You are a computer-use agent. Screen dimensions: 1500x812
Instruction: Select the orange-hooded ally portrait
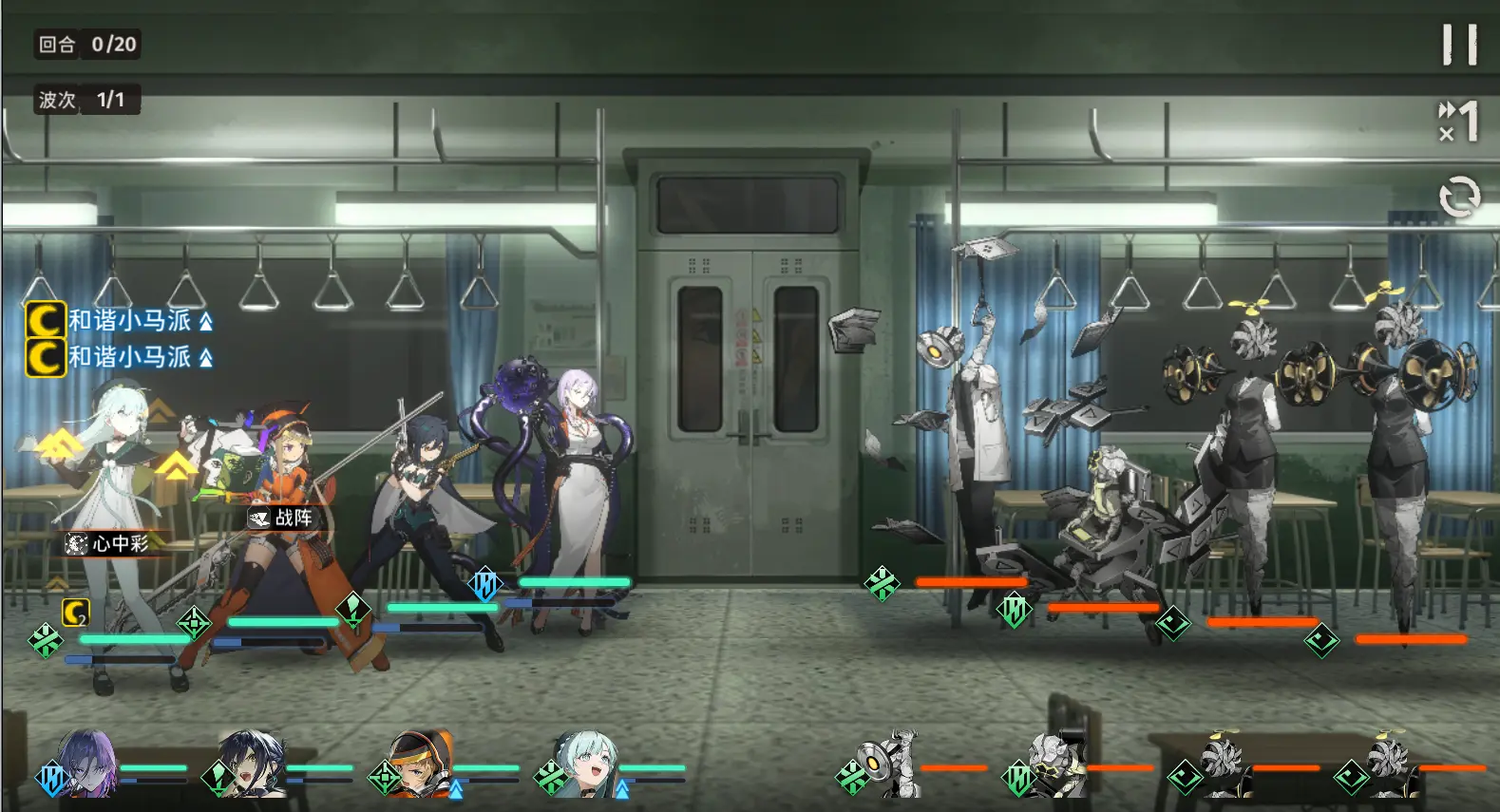pos(420,765)
